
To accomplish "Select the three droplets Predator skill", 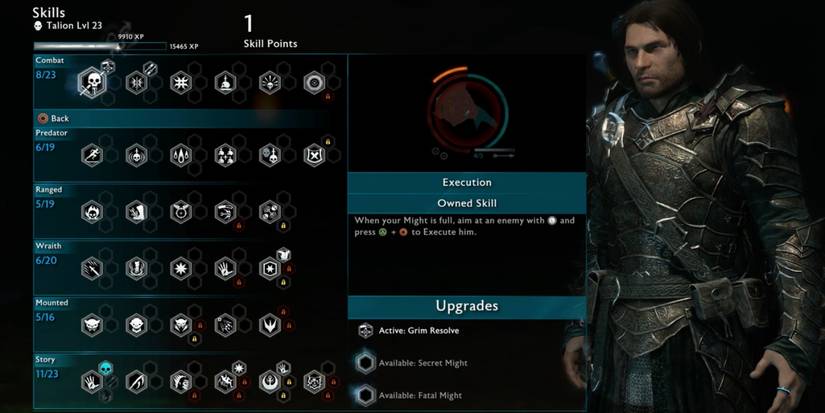I will tap(181, 155).
